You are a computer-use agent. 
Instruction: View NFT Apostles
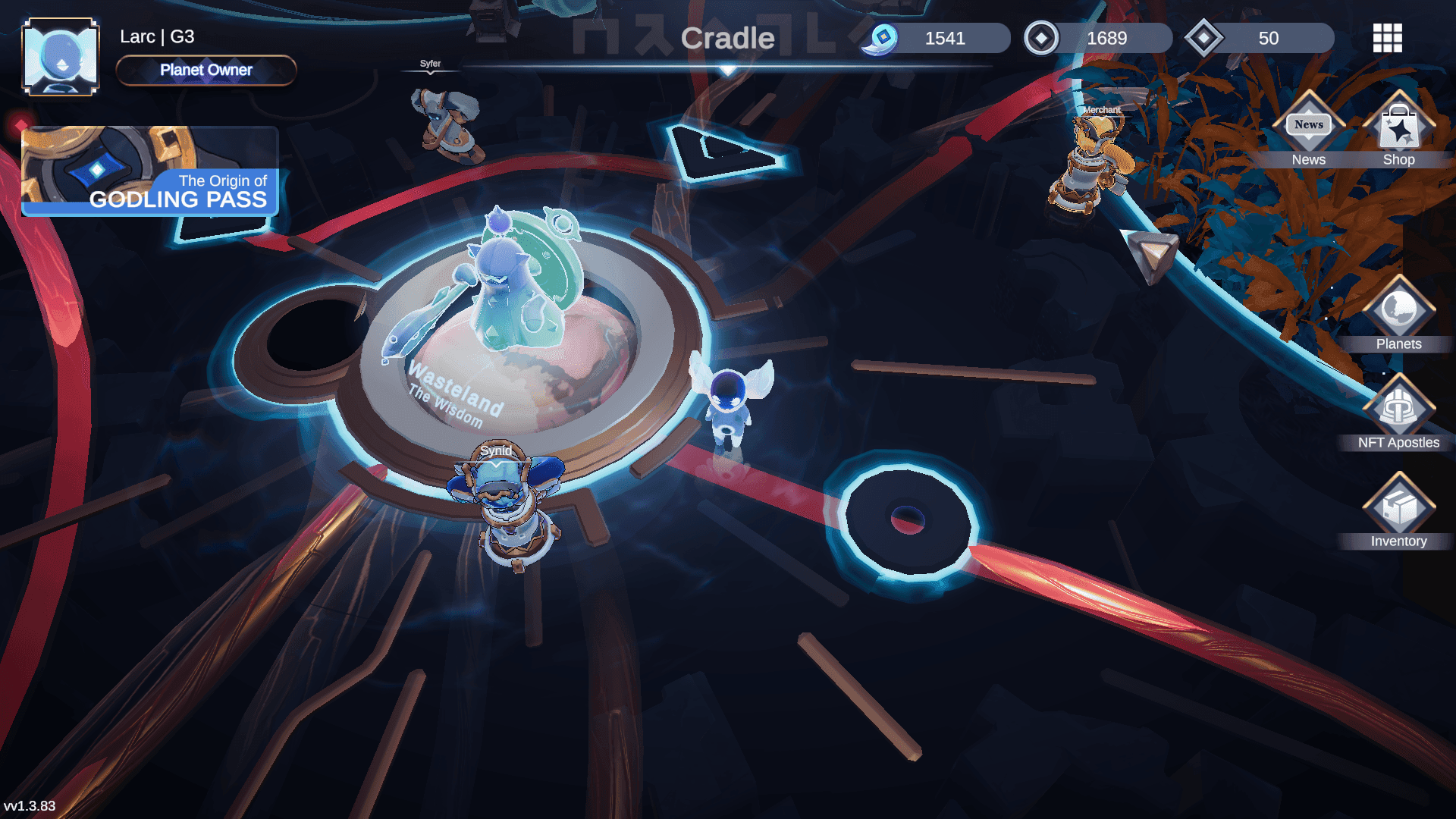click(x=1398, y=413)
